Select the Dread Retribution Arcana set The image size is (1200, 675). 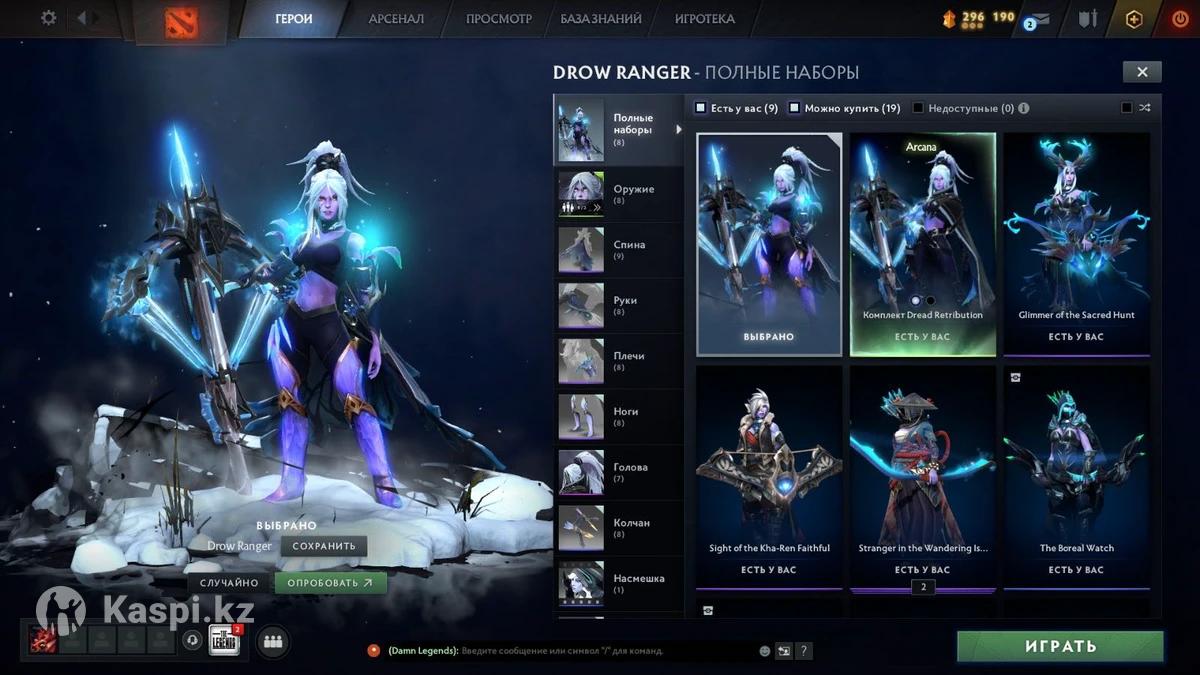922,243
